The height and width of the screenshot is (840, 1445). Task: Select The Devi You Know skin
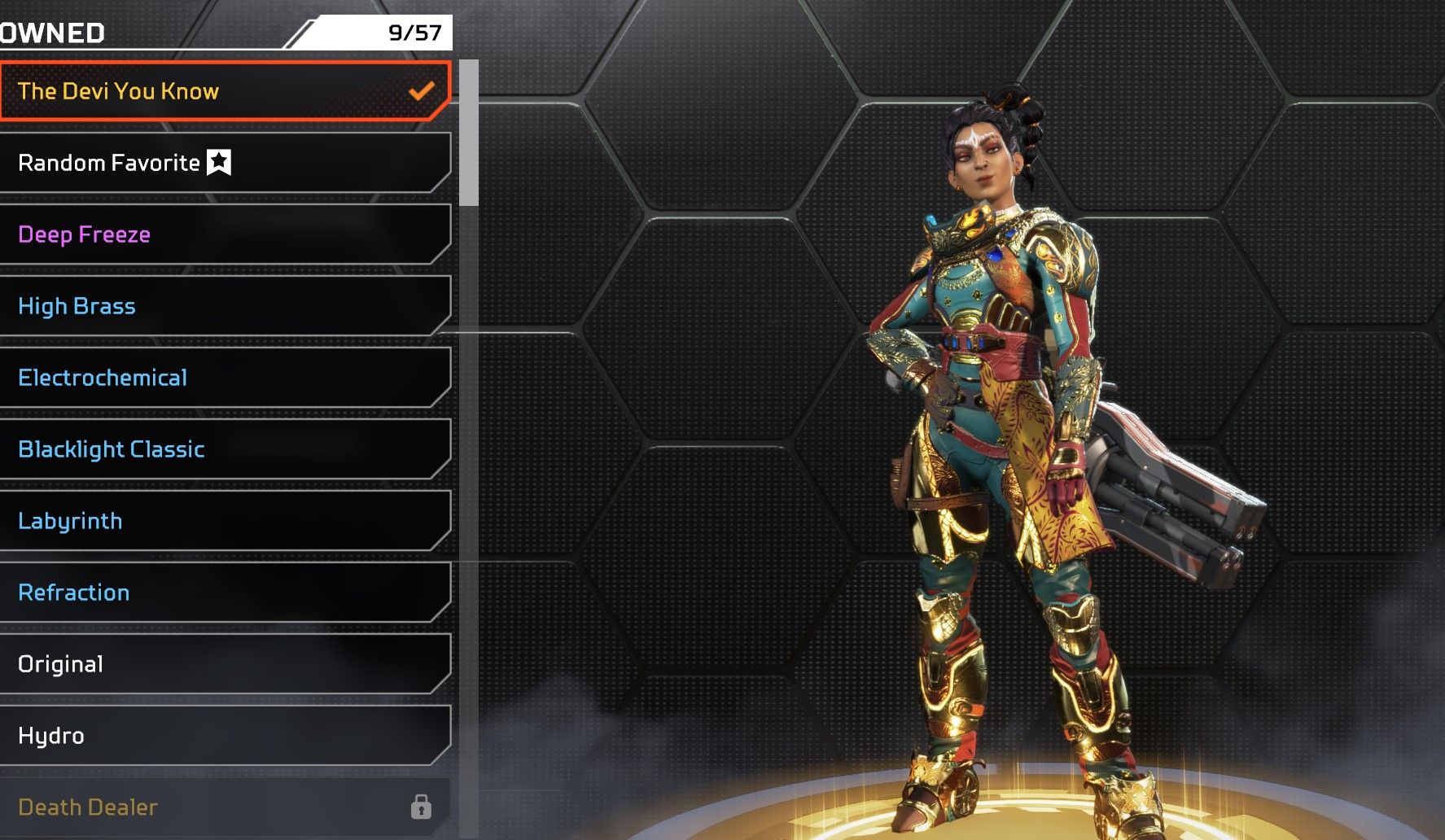224,91
